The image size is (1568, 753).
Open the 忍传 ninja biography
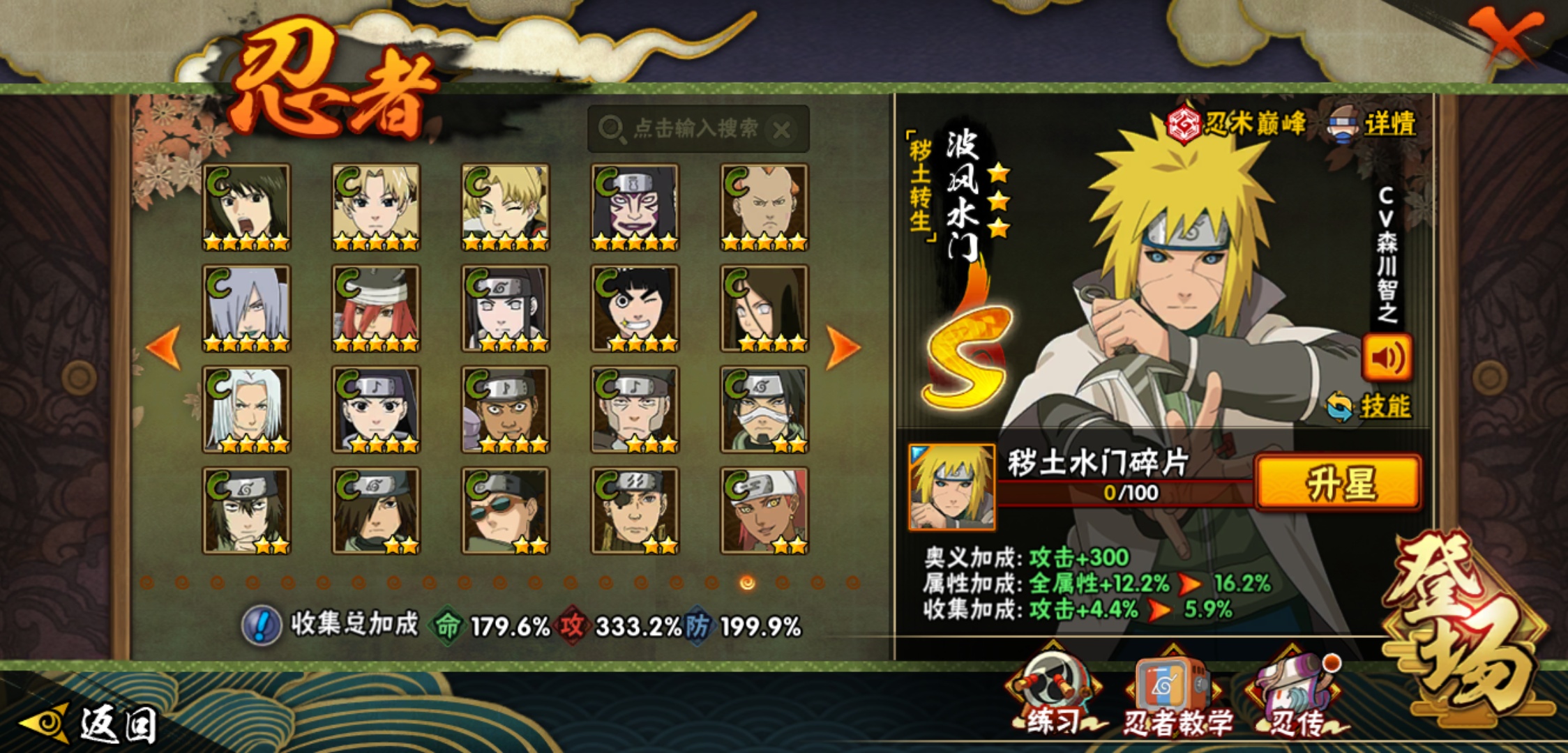click(1296, 697)
